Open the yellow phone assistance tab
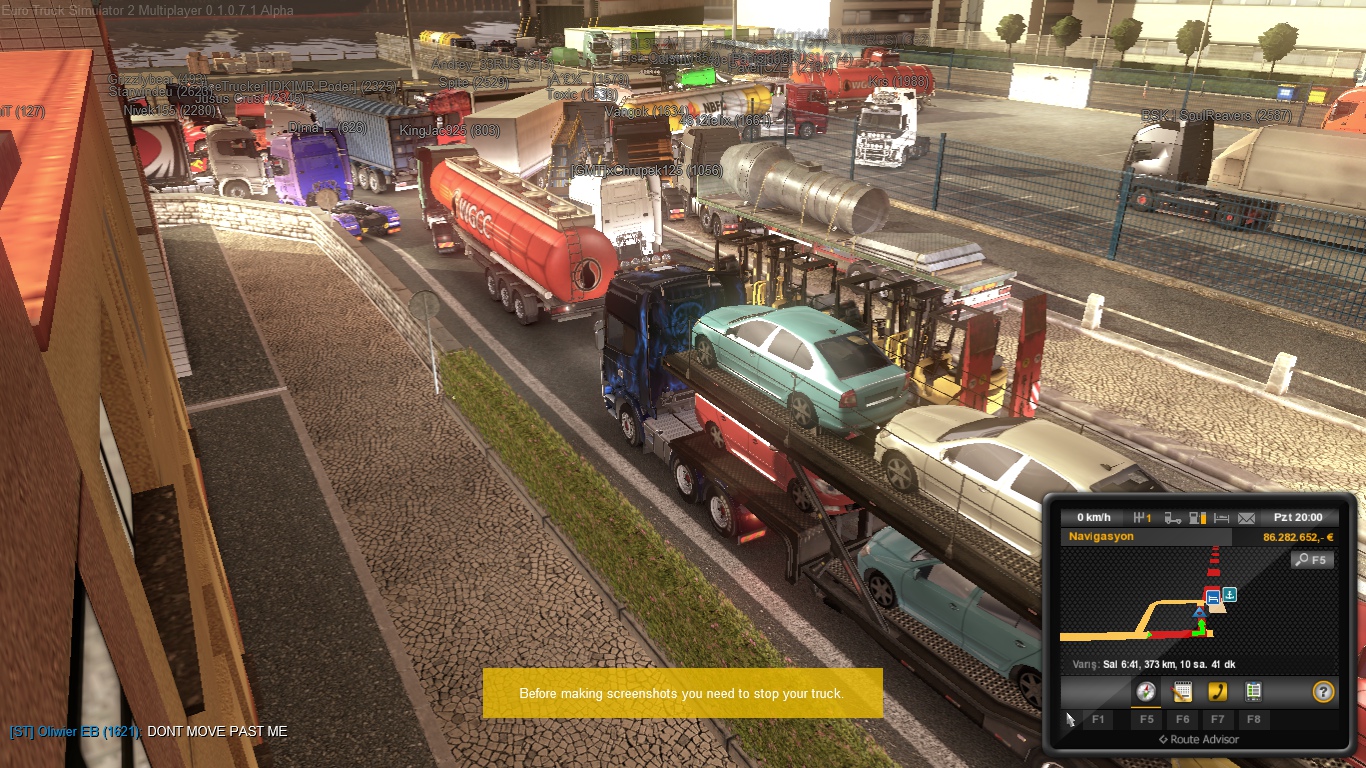The image size is (1366, 768). (1217, 691)
